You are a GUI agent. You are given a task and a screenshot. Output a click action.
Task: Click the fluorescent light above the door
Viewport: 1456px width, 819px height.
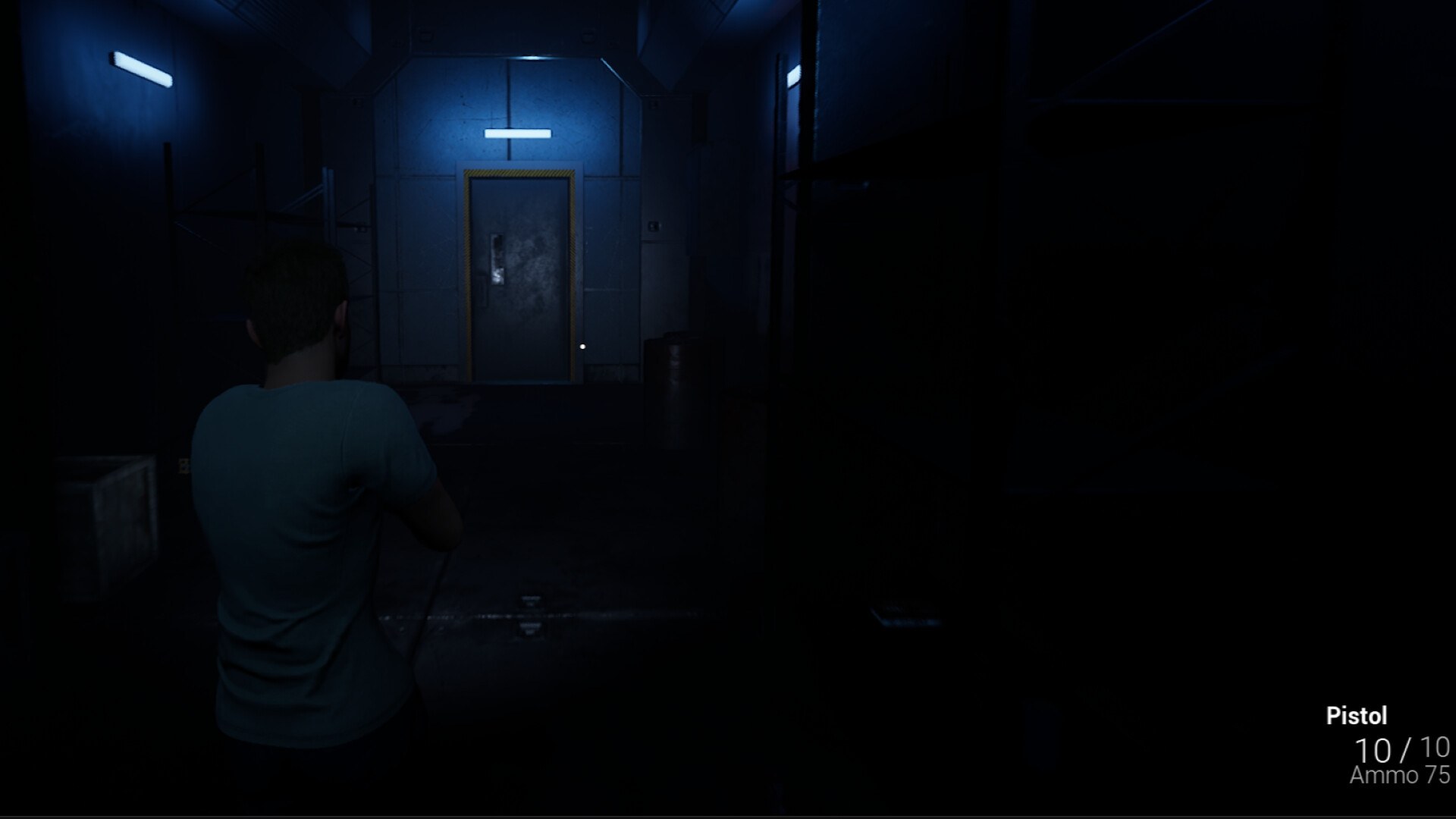(517, 134)
